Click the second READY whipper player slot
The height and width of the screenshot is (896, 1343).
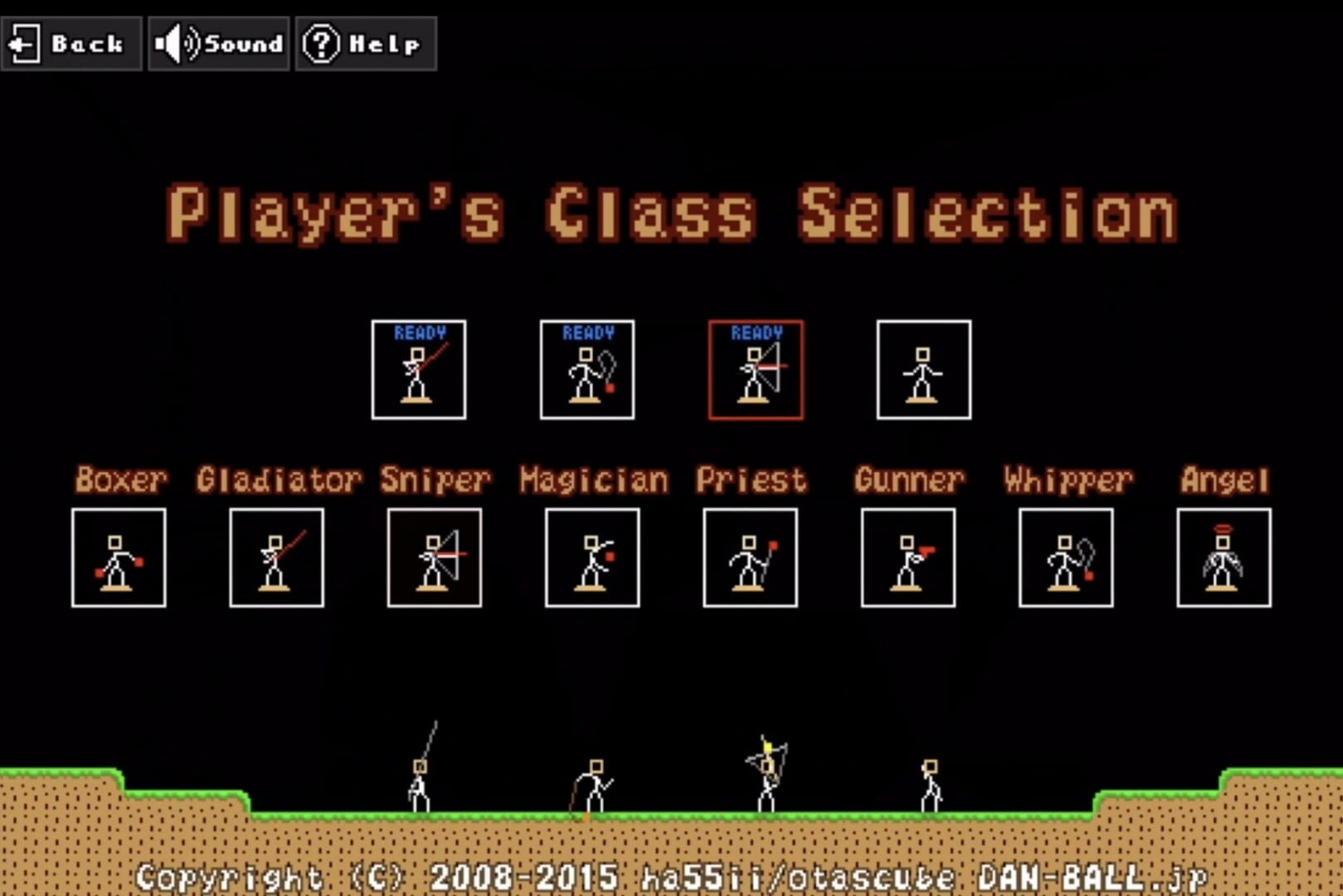coord(588,369)
